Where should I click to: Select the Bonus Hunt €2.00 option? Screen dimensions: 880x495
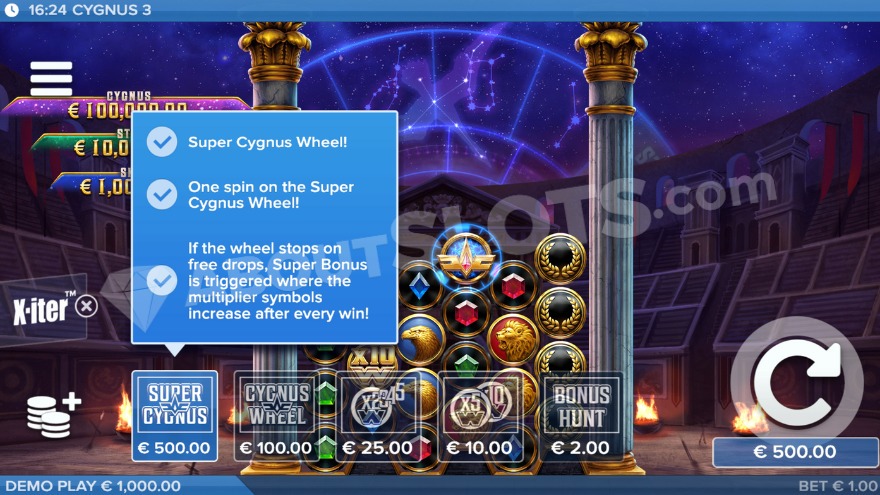tap(583, 416)
